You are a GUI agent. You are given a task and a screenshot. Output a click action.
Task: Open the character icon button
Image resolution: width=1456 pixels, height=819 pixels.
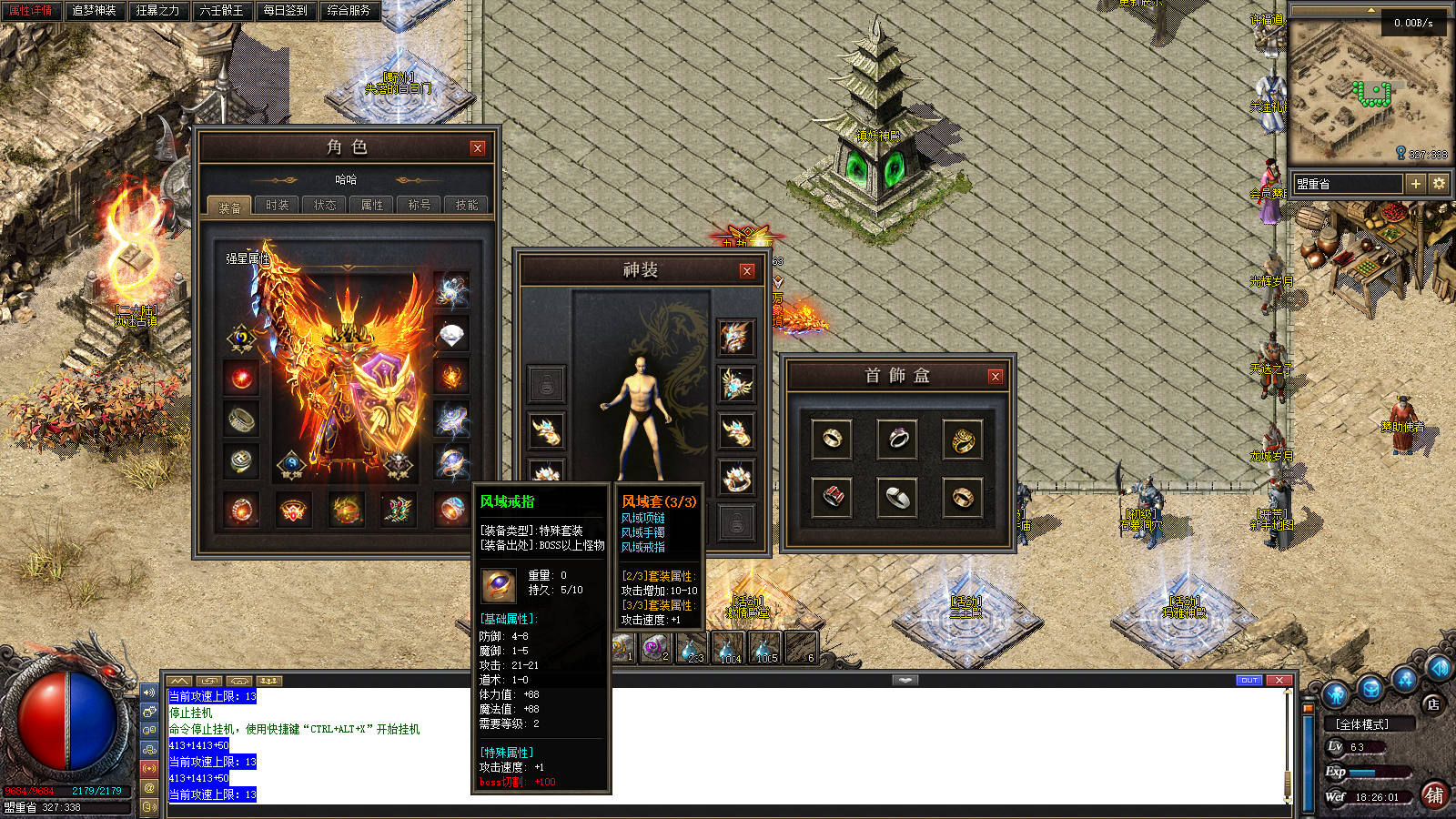(1335, 695)
